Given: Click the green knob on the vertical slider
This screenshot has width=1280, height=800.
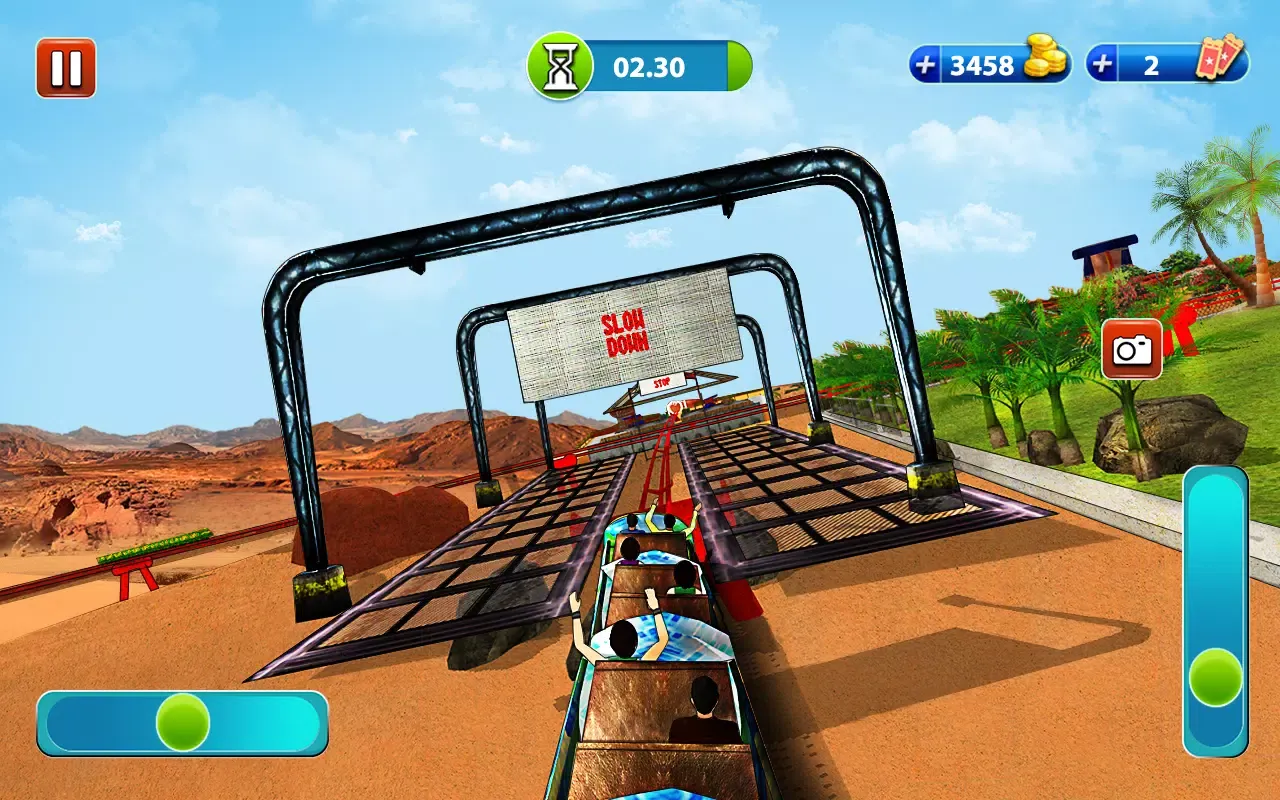Looking at the screenshot, I should (x=1216, y=677).
